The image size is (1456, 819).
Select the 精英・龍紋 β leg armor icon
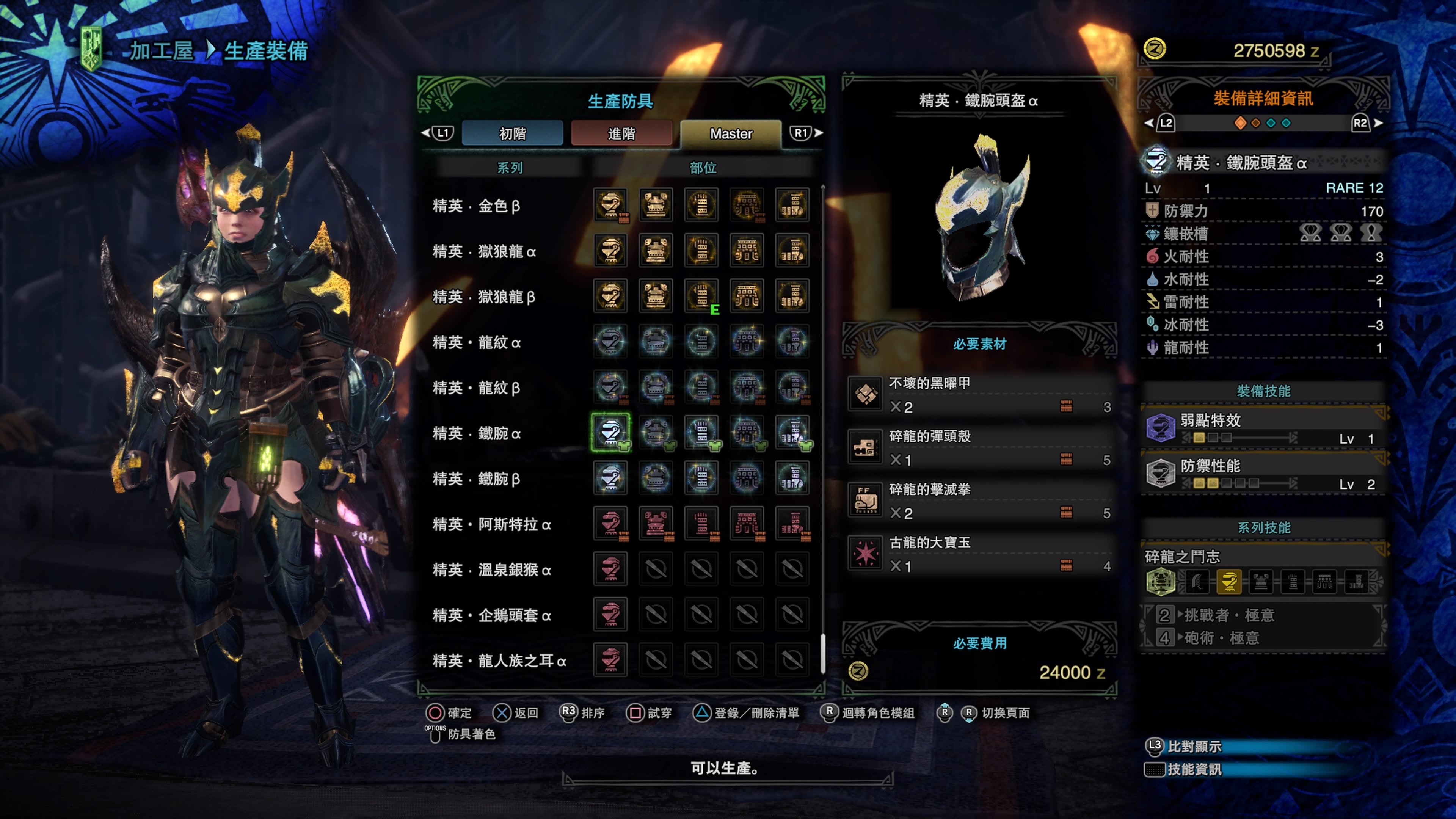[x=792, y=387]
